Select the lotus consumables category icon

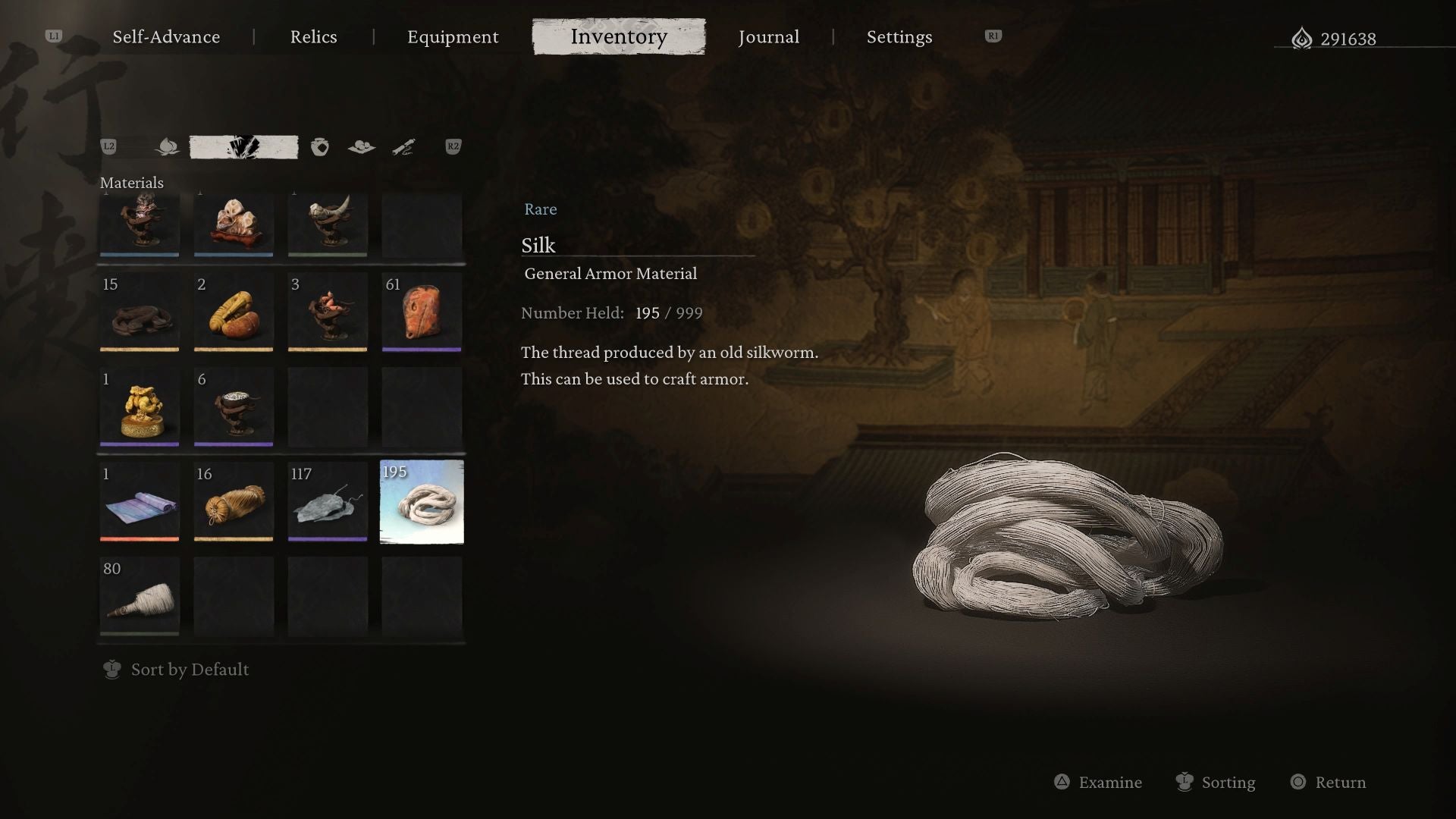point(167,146)
